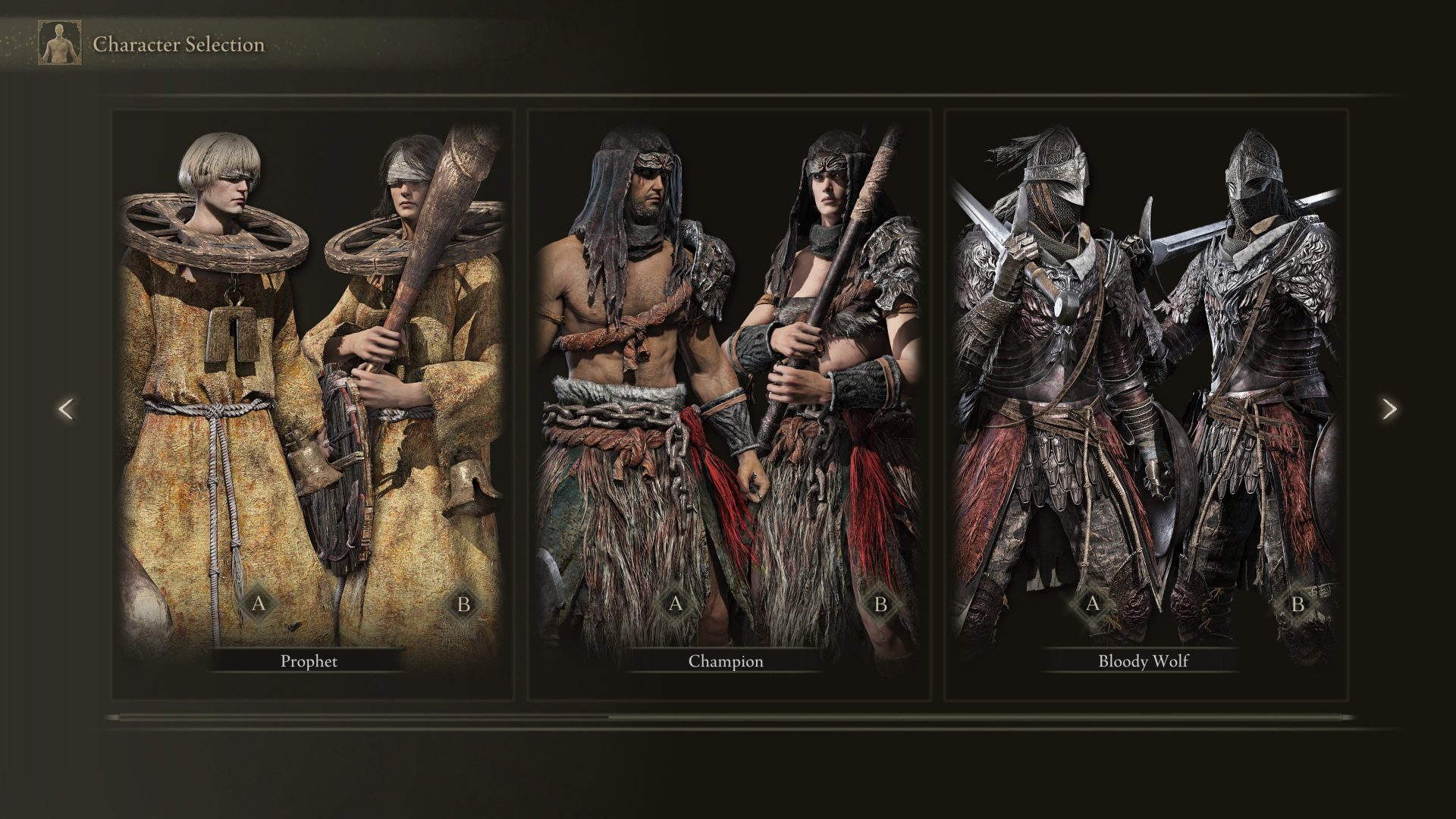Open more character classes via right chevron
1456x819 pixels.
click(1390, 409)
